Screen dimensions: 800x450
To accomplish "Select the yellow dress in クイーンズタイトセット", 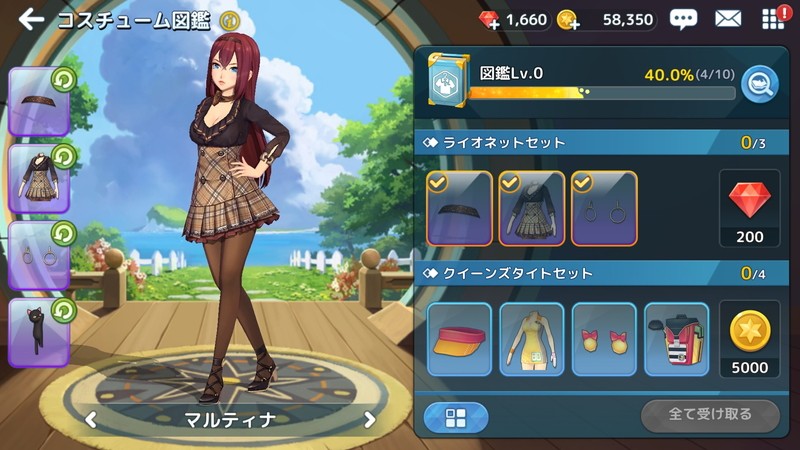I will (531, 339).
